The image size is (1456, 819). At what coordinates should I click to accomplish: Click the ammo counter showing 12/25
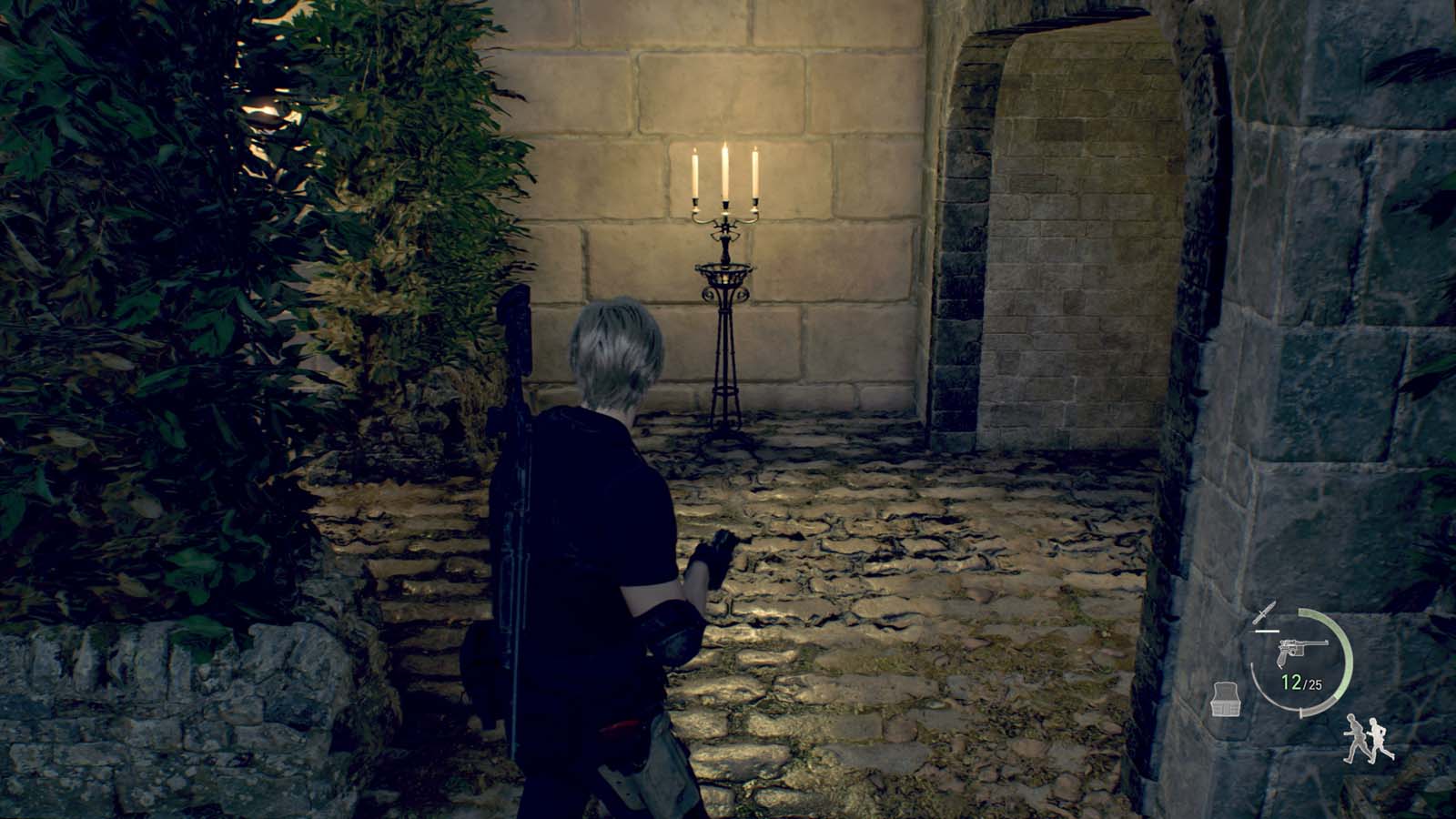tap(1303, 682)
